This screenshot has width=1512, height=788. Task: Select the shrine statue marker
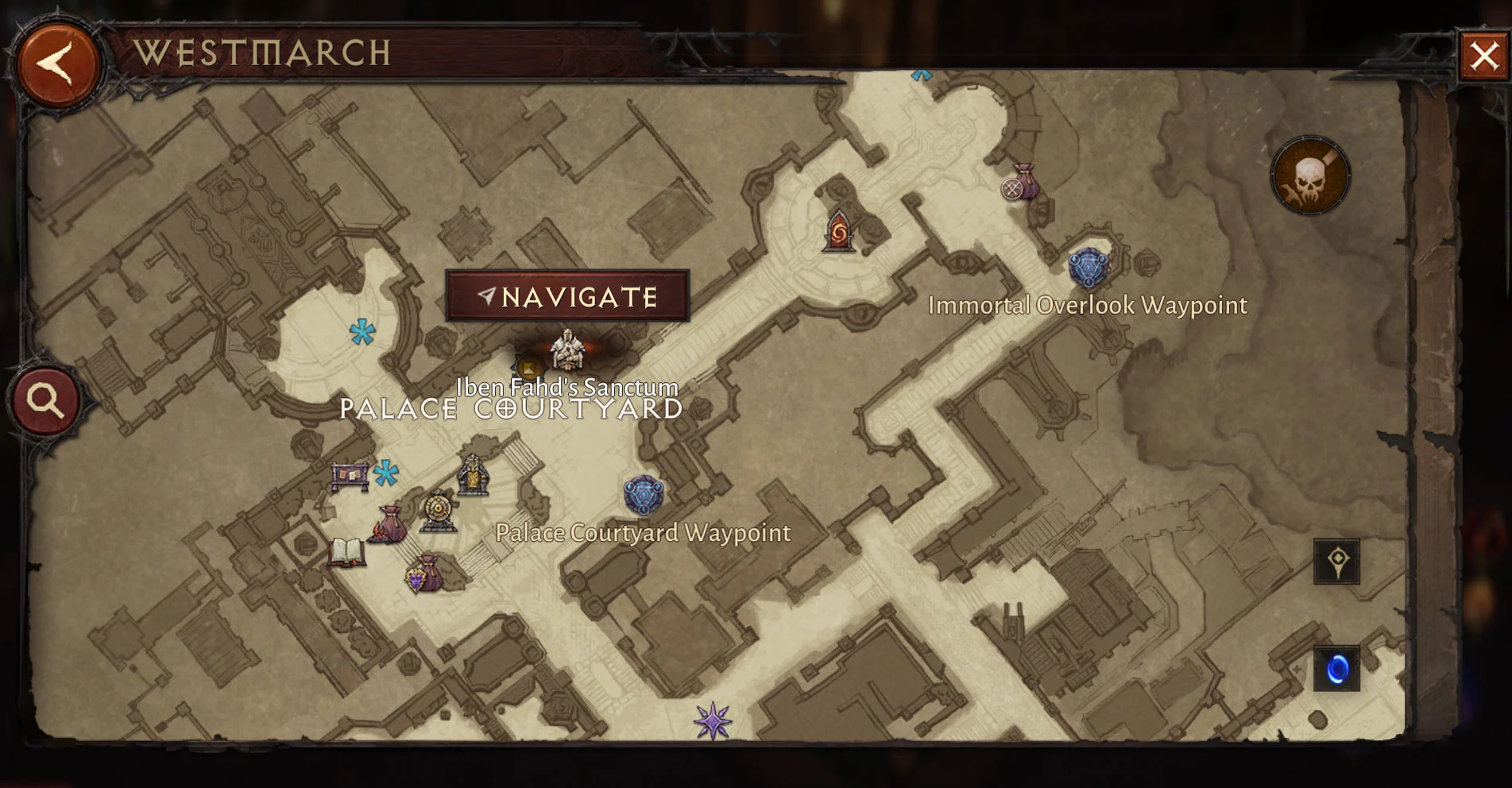tap(474, 475)
